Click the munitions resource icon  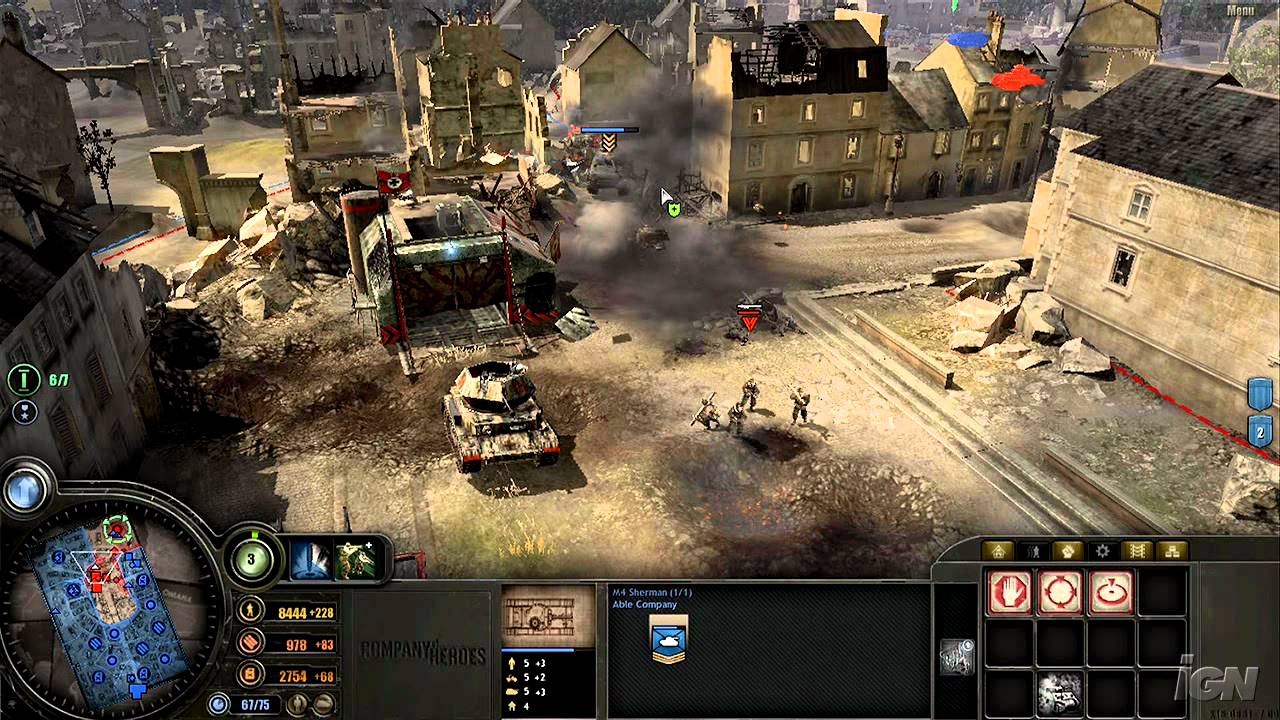249,642
